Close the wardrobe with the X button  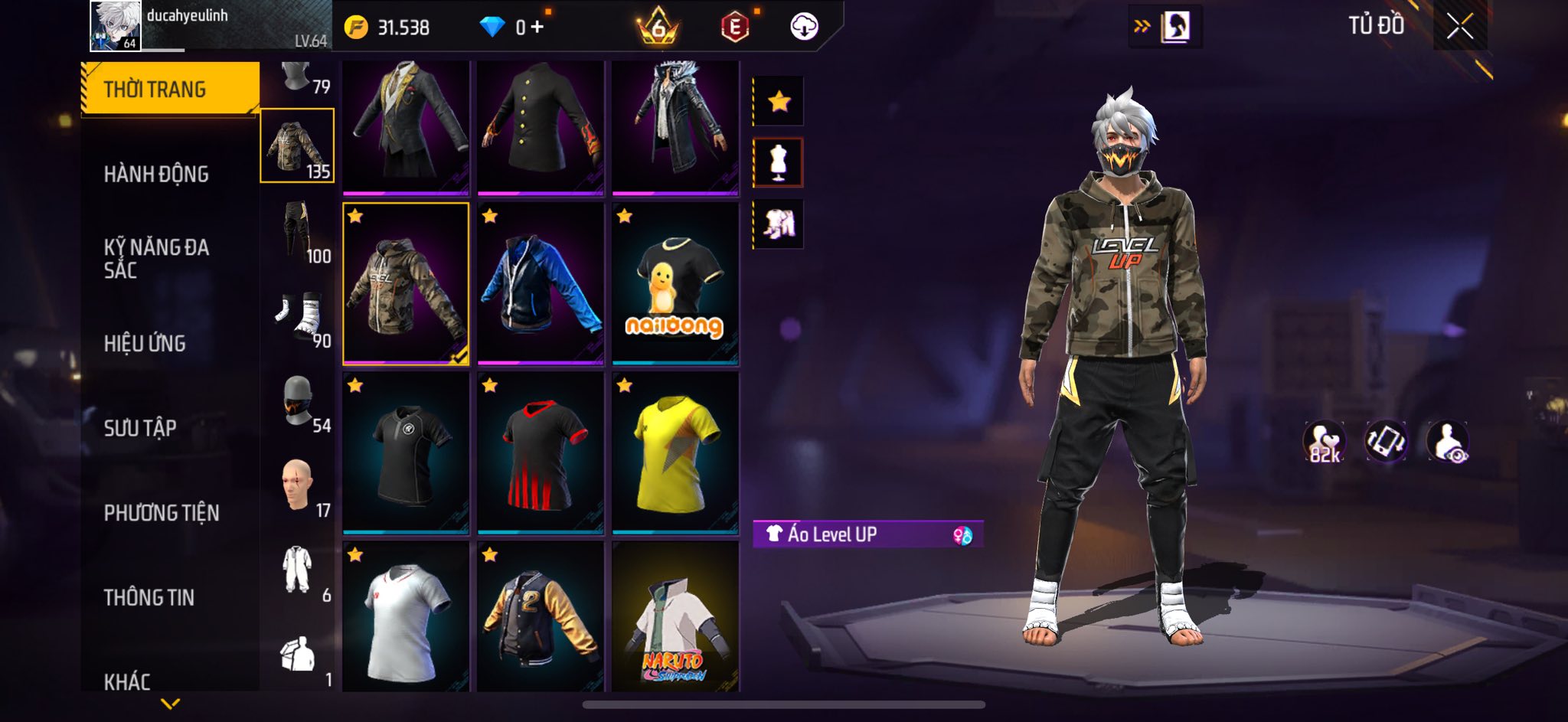[x=1459, y=27]
